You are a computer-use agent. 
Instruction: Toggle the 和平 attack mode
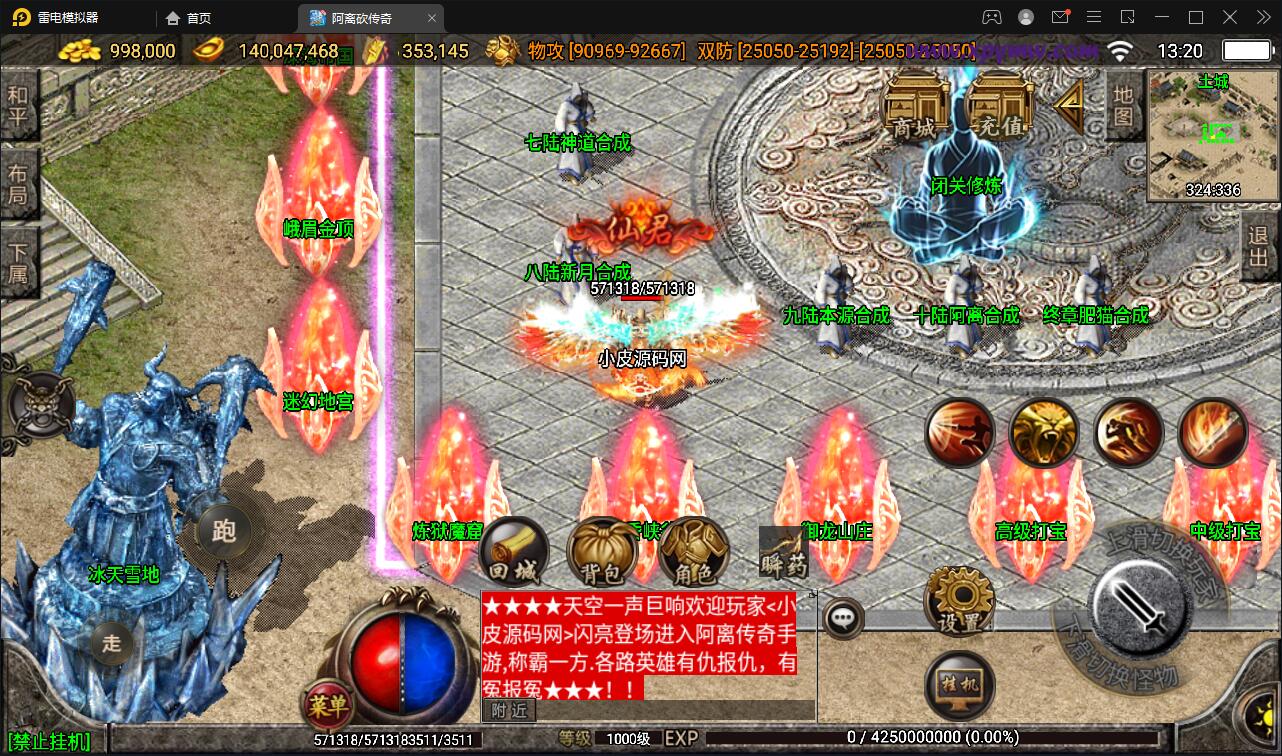click(x=18, y=106)
